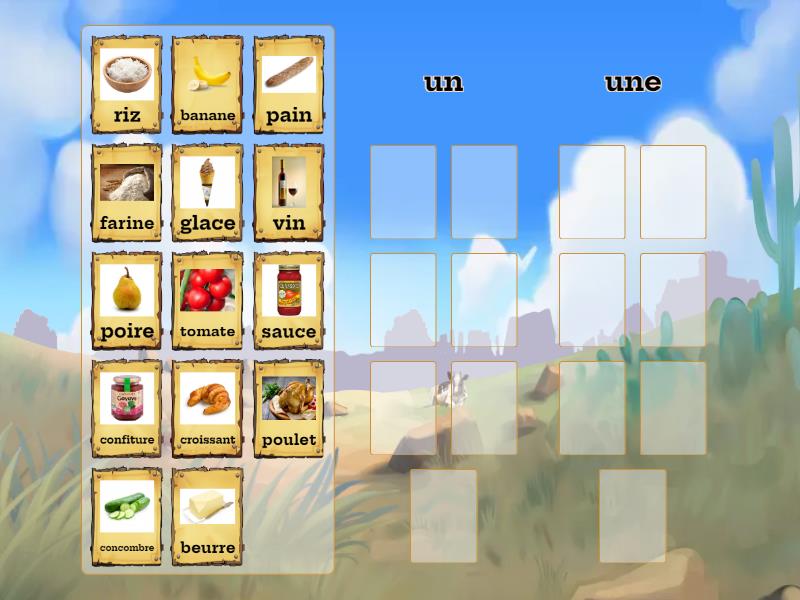Image resolution: width=800 pixels, height=600 pixels.
Task: Choose the pain baguette card
Action: click(x=289, y=85)
